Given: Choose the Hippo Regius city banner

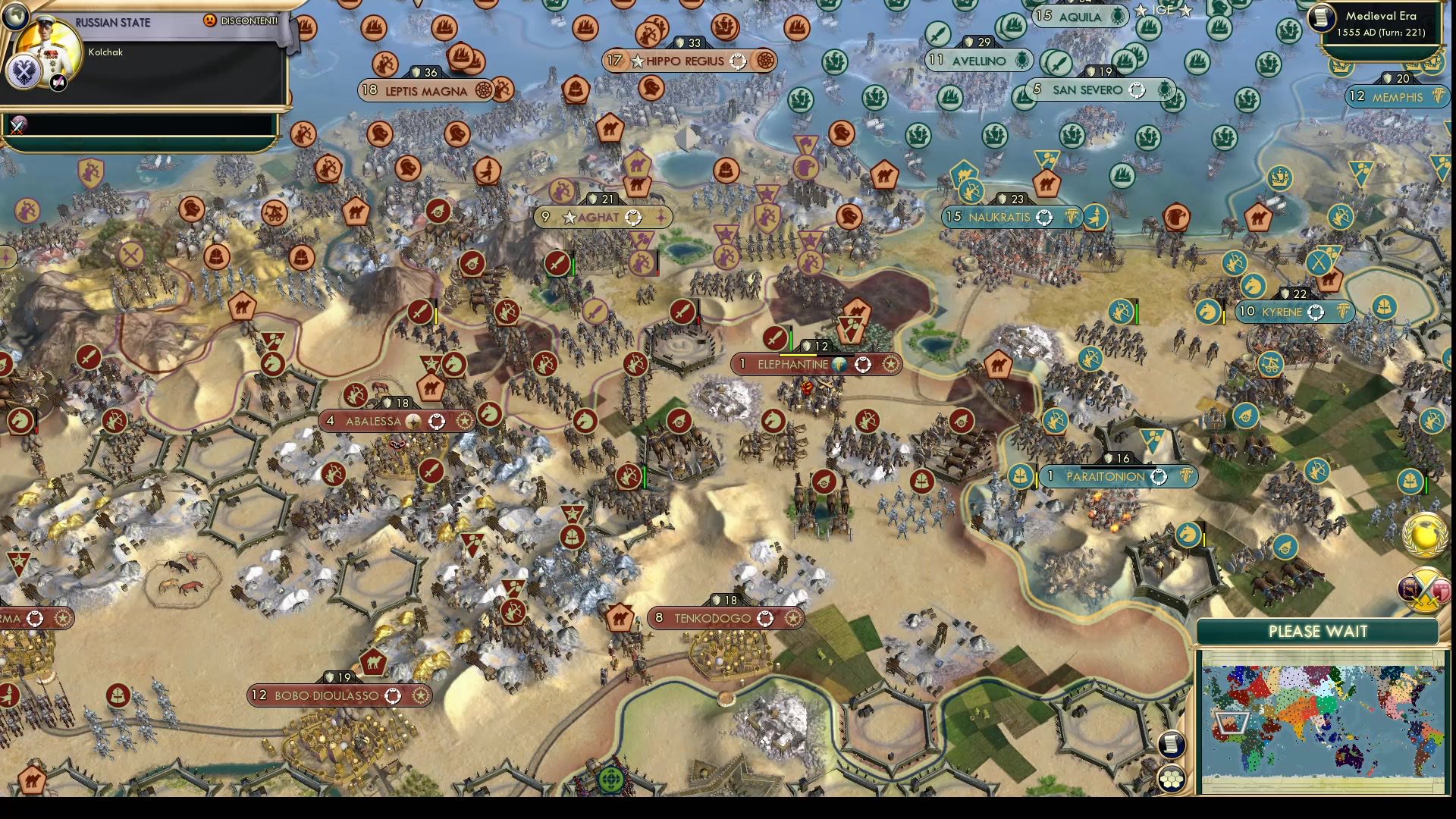Looking at the screenshot, I should click(685, 61).
